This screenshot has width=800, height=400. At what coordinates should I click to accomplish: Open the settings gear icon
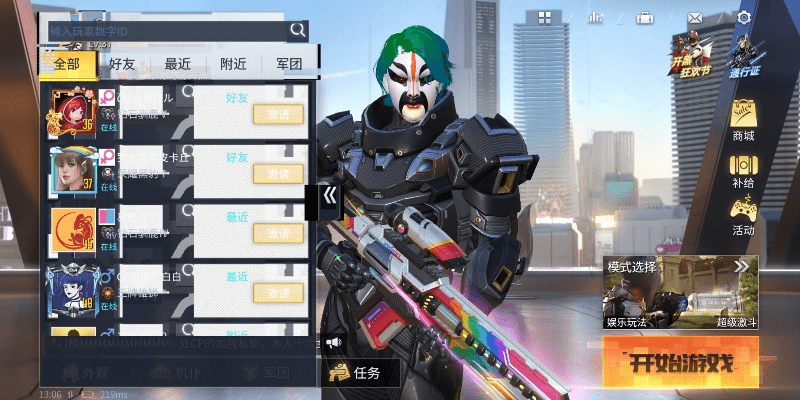point(744,18)
